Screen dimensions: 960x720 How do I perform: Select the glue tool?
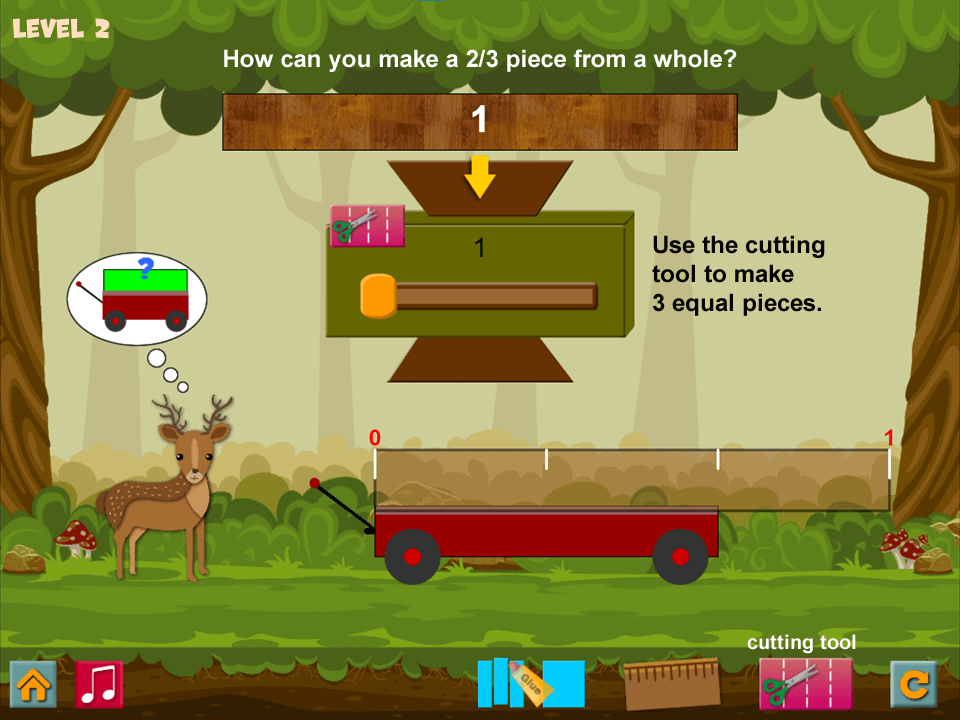(531, 683)
